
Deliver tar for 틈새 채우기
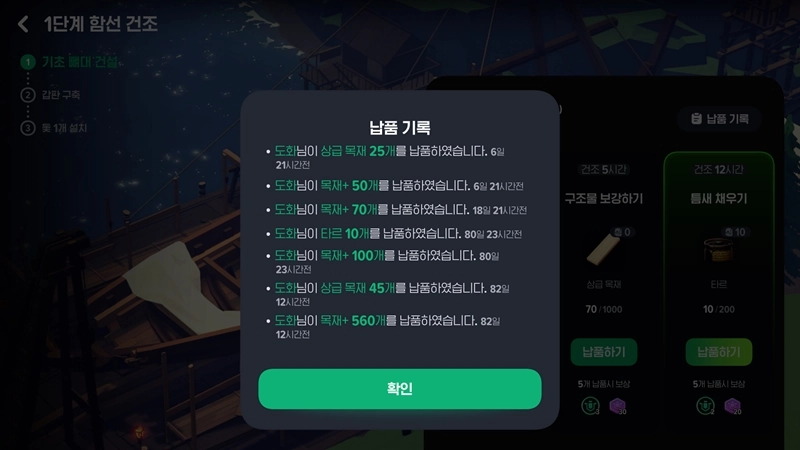718,352
